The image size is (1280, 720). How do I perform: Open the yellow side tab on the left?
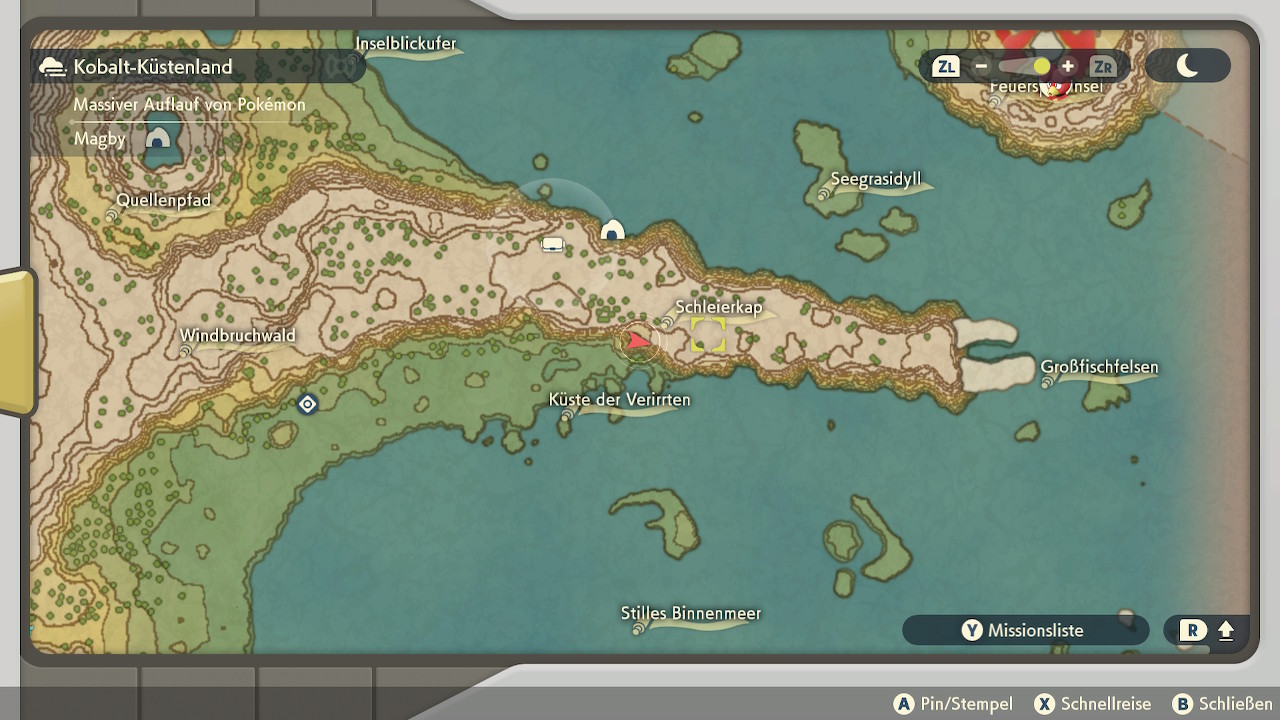coord(16,342)
